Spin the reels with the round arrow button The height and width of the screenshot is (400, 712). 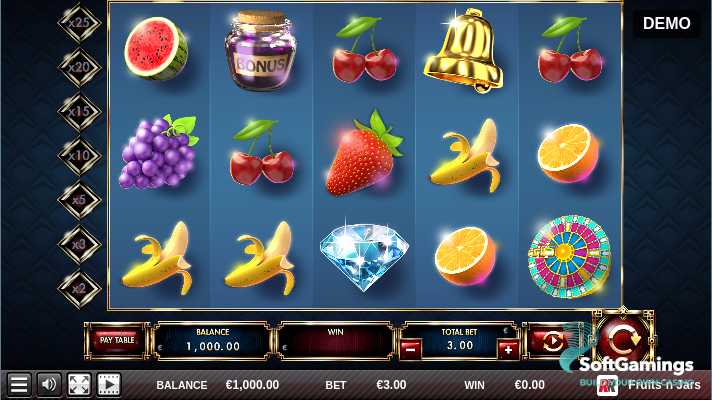(x=621, y=335)
